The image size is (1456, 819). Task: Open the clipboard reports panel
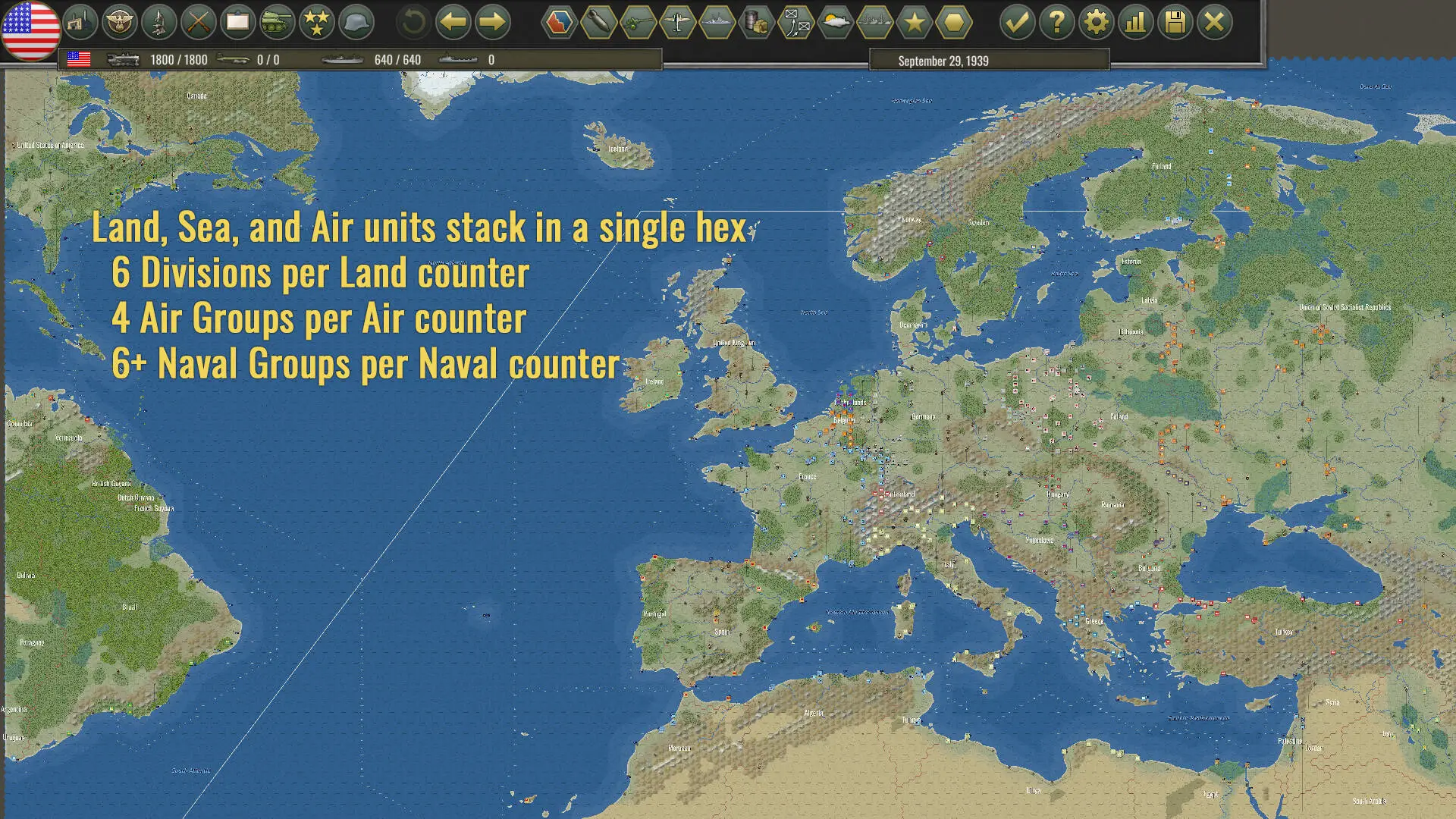pos(237,23)
